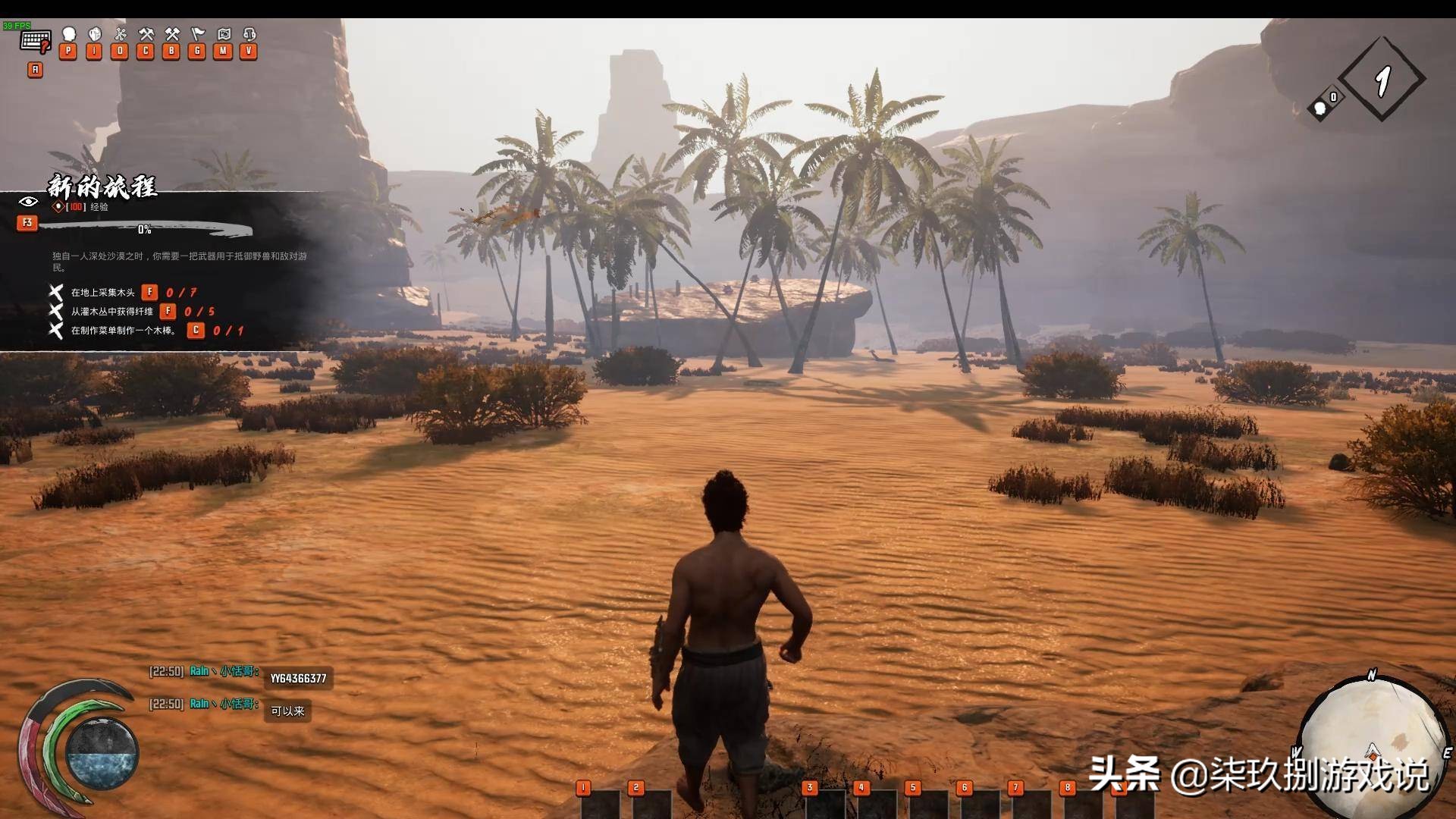Open the keyboard controls help icon

point(35,41)
